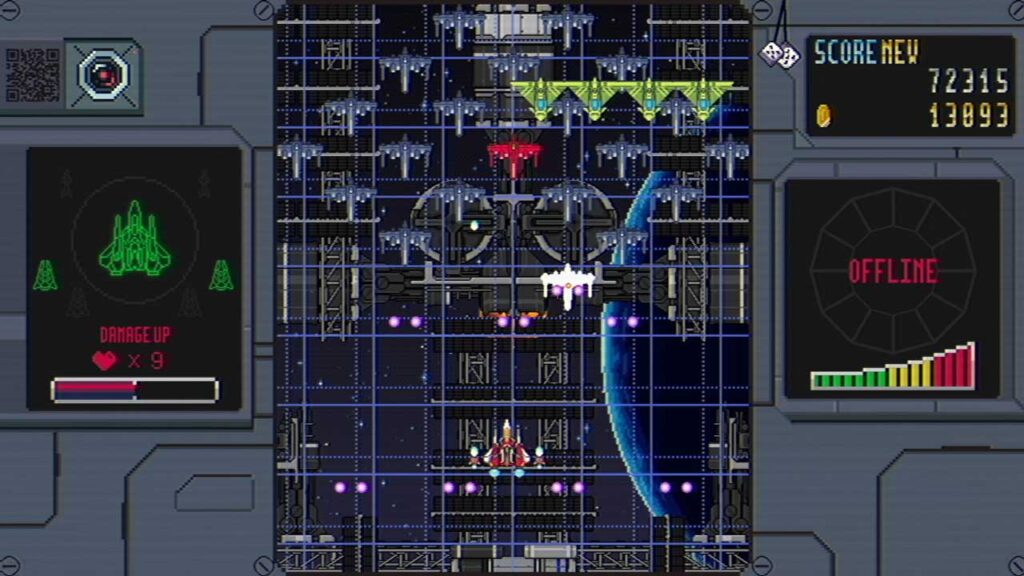The image size is (1024, 576).
Task: Click the hanging dice icon
Action: click(778, 54)
